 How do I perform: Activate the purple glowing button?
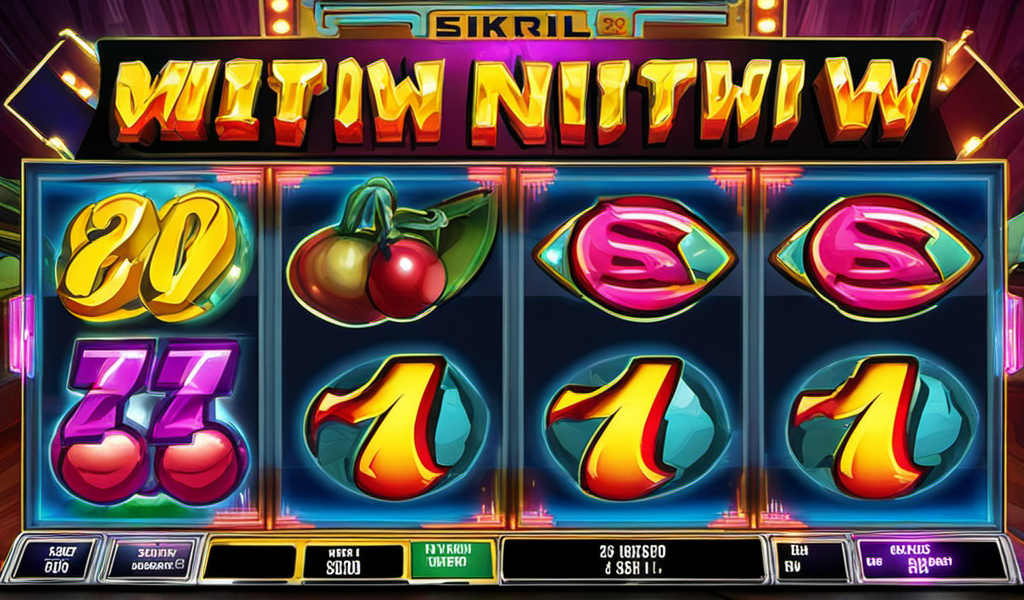click(x=932, y=559)
